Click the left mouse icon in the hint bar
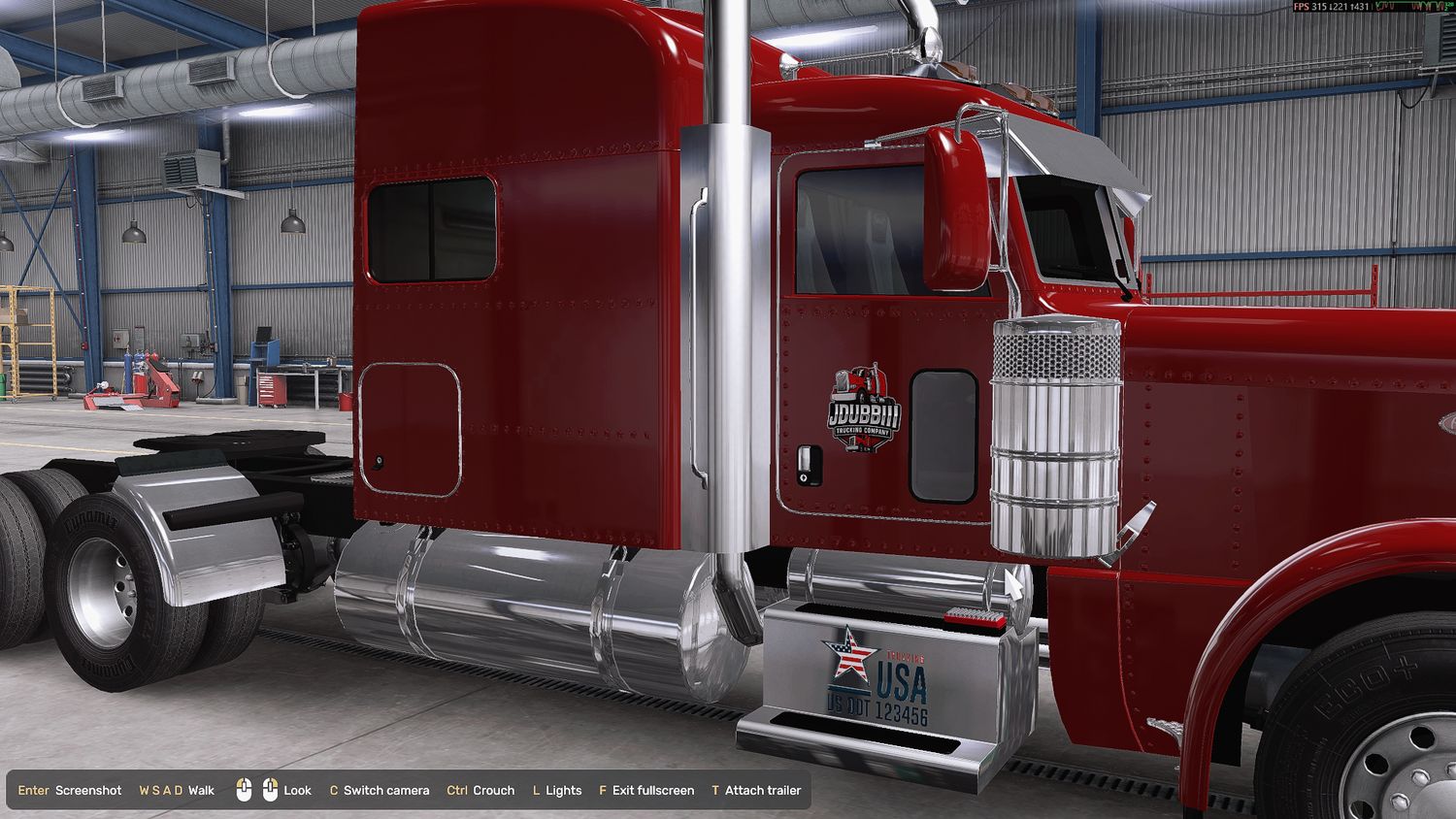 (244, 790)
